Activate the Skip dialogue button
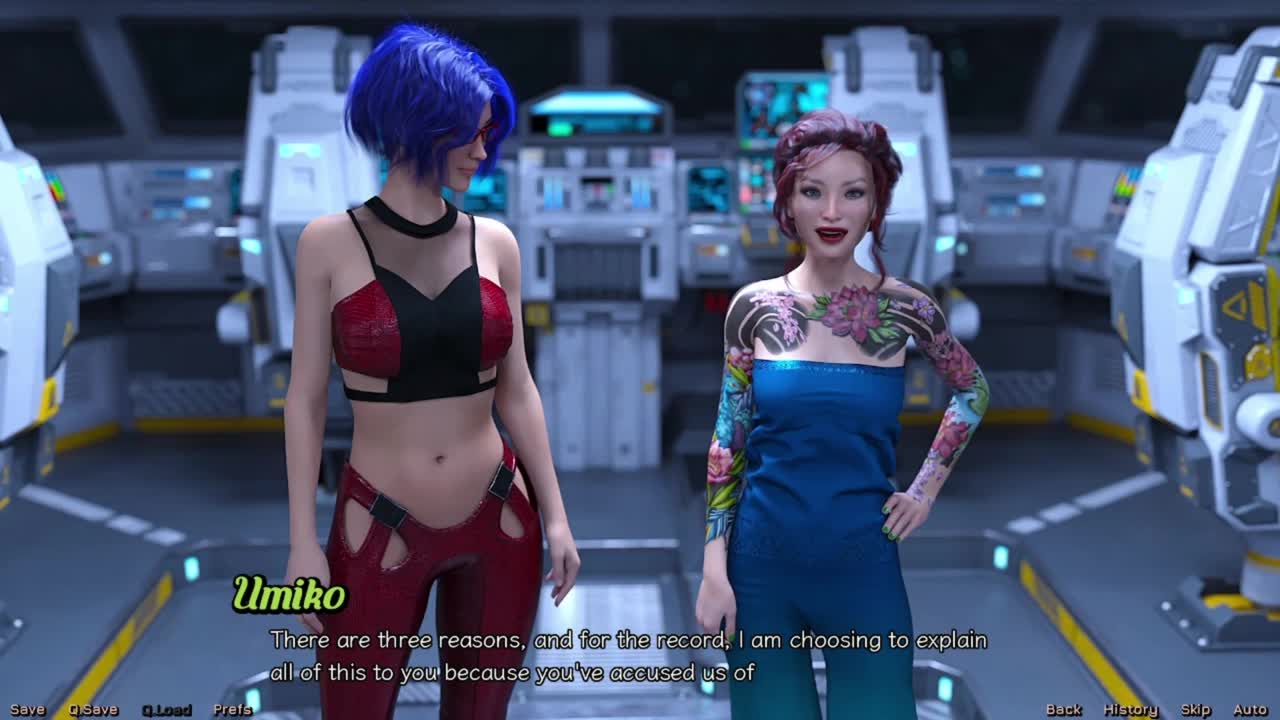This screenshot has height=720, width=1280. point(1195,710)
